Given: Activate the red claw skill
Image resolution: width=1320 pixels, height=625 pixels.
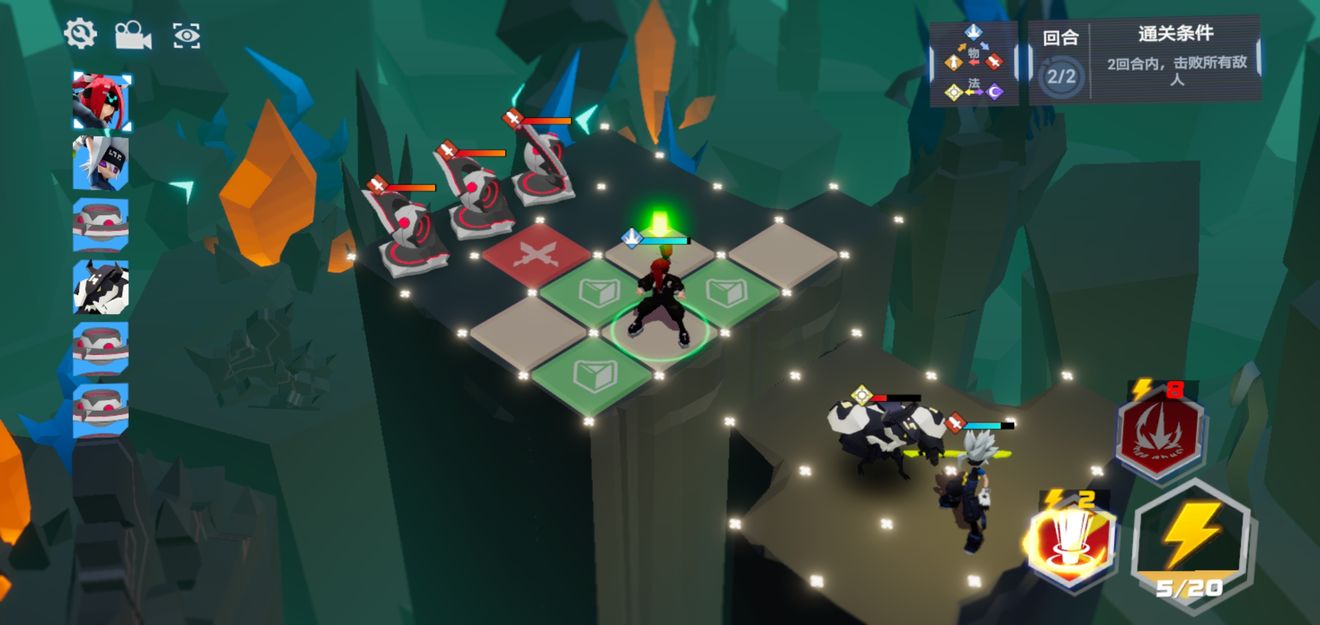Looking at the screenshot, I should (x=1159, y=435).
